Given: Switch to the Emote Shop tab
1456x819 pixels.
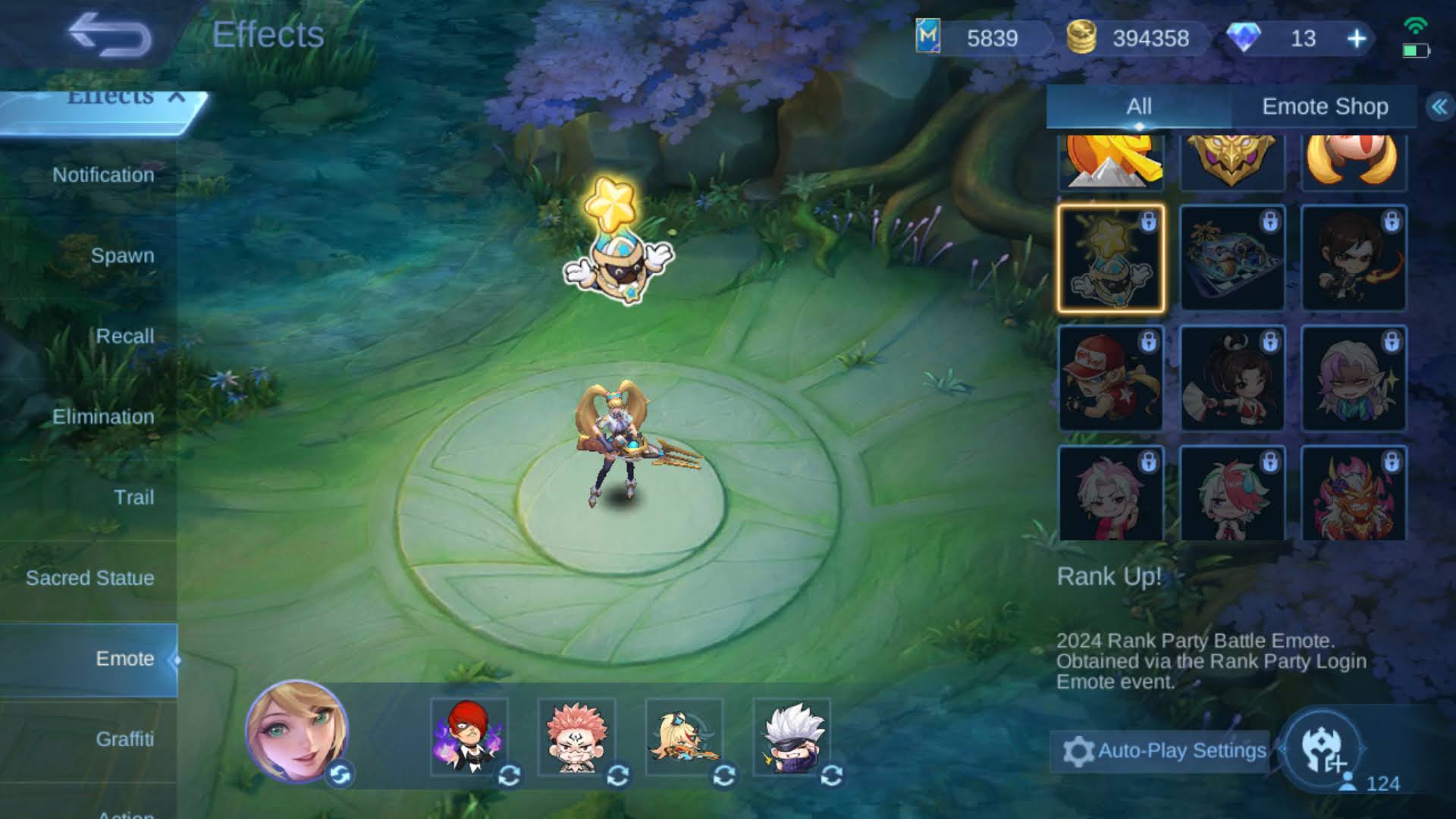Looking at the screenshot, I should point(1325,107).
